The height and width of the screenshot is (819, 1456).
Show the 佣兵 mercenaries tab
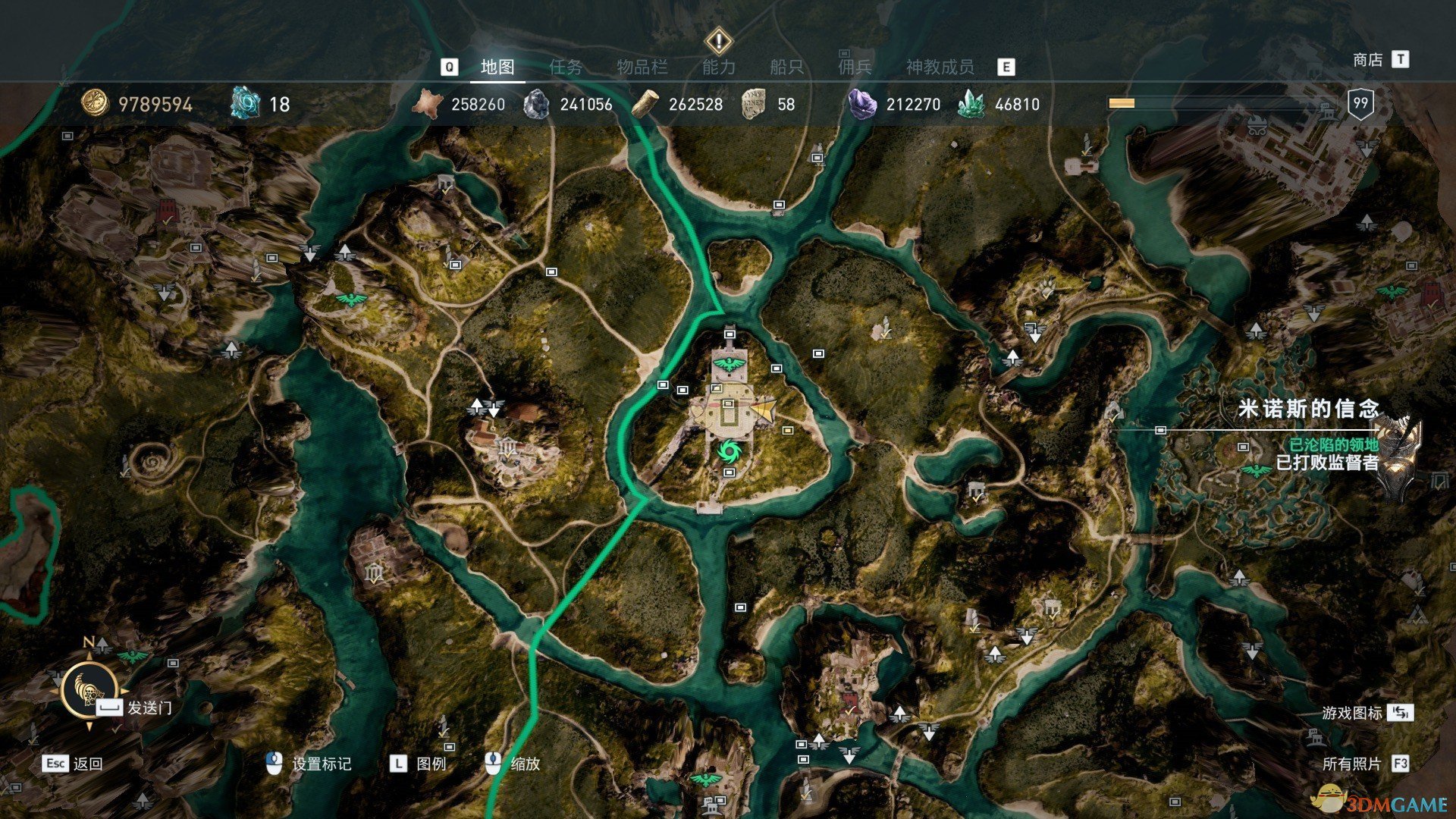855,67
